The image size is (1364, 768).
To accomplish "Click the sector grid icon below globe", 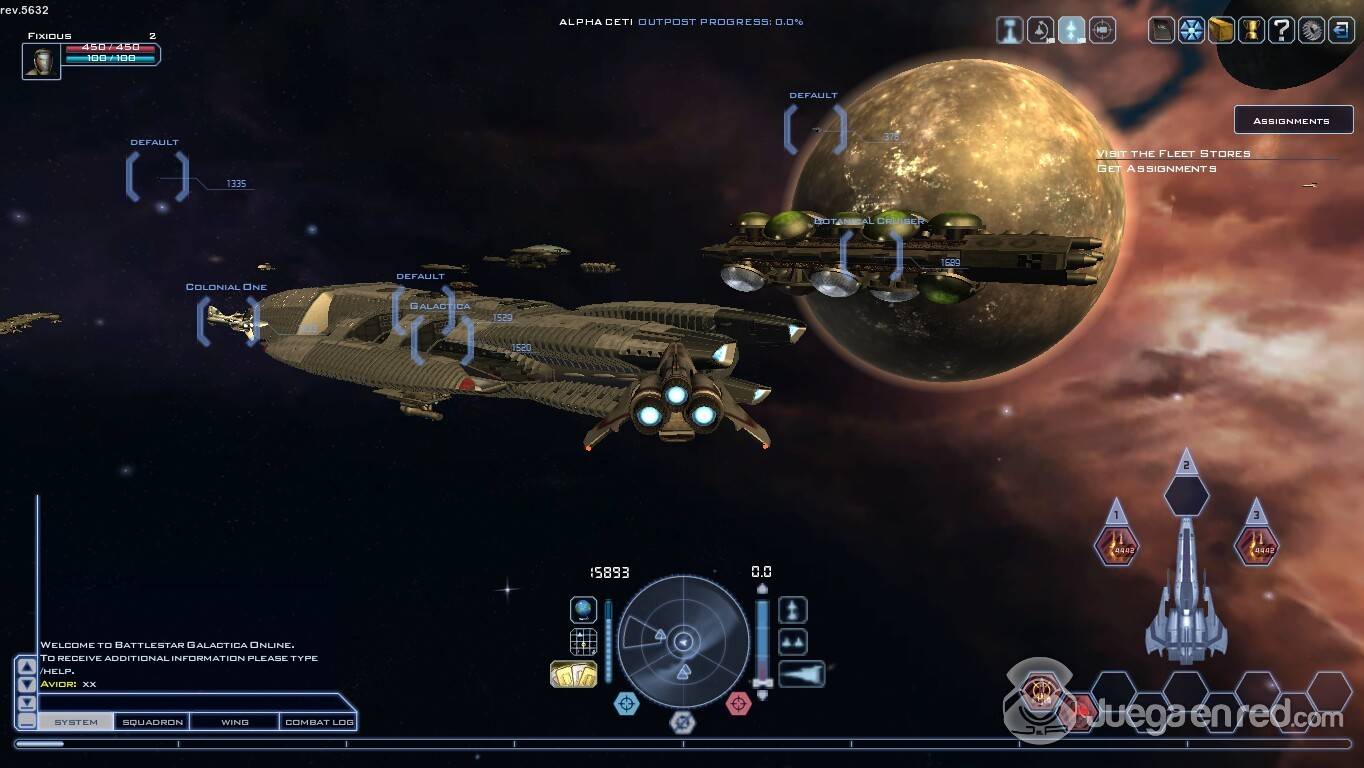I will coord(583,642).
